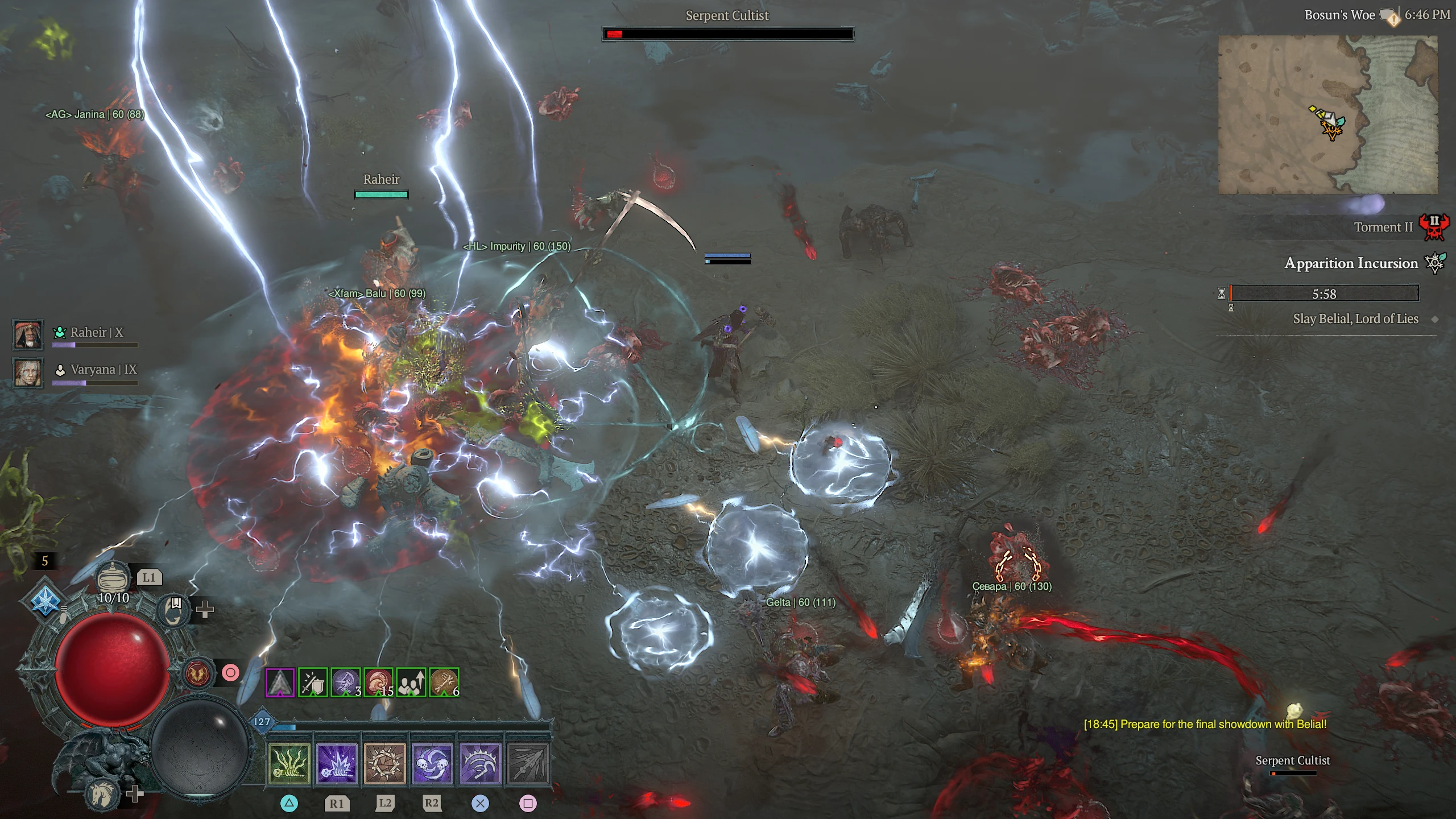The height and width of the screenshot is (819, 1456).
Task: Inspect the purple-bordered triangle buff icon
Action: point(280,682)
